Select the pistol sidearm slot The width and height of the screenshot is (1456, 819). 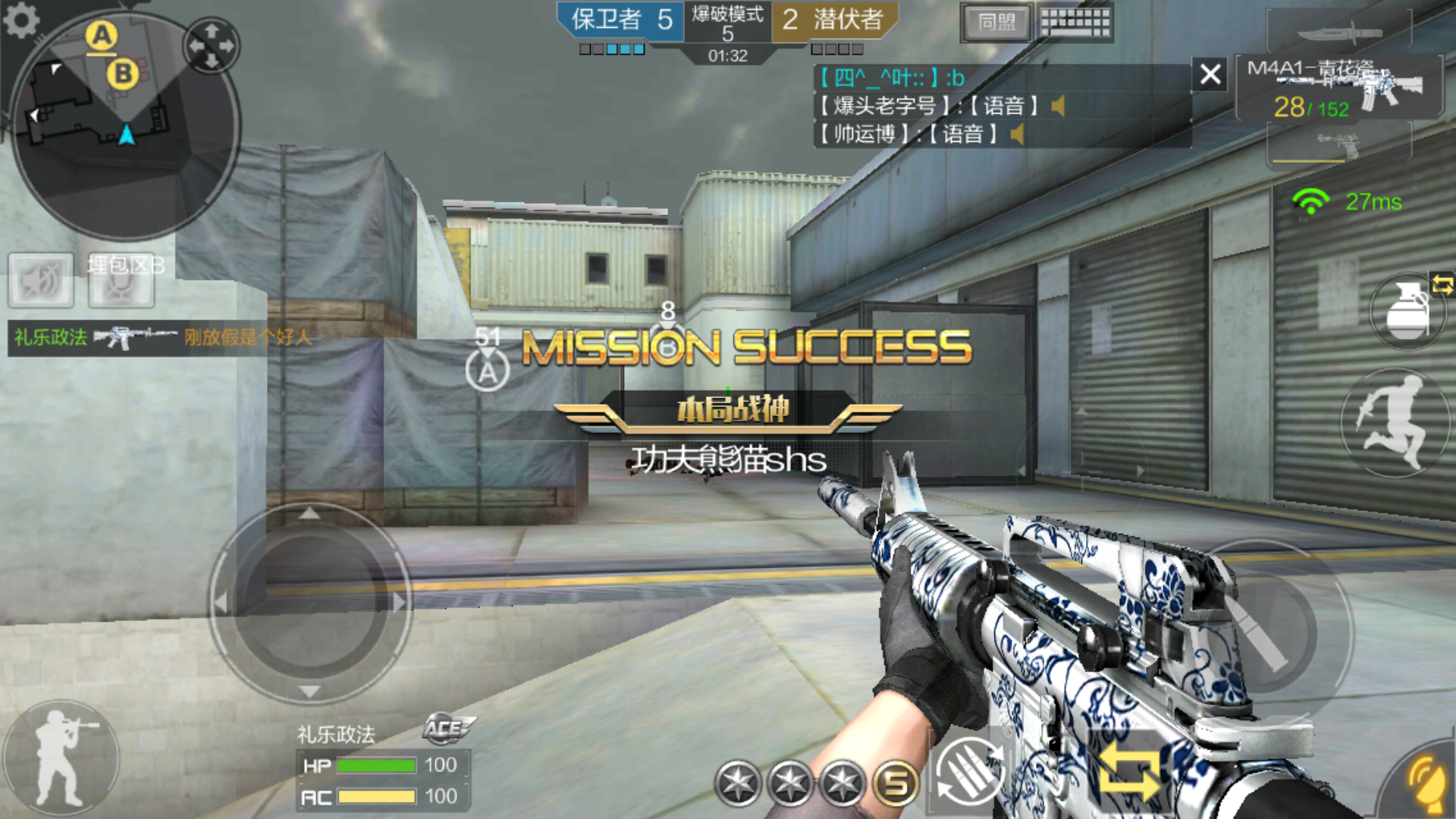point(1339,144)
